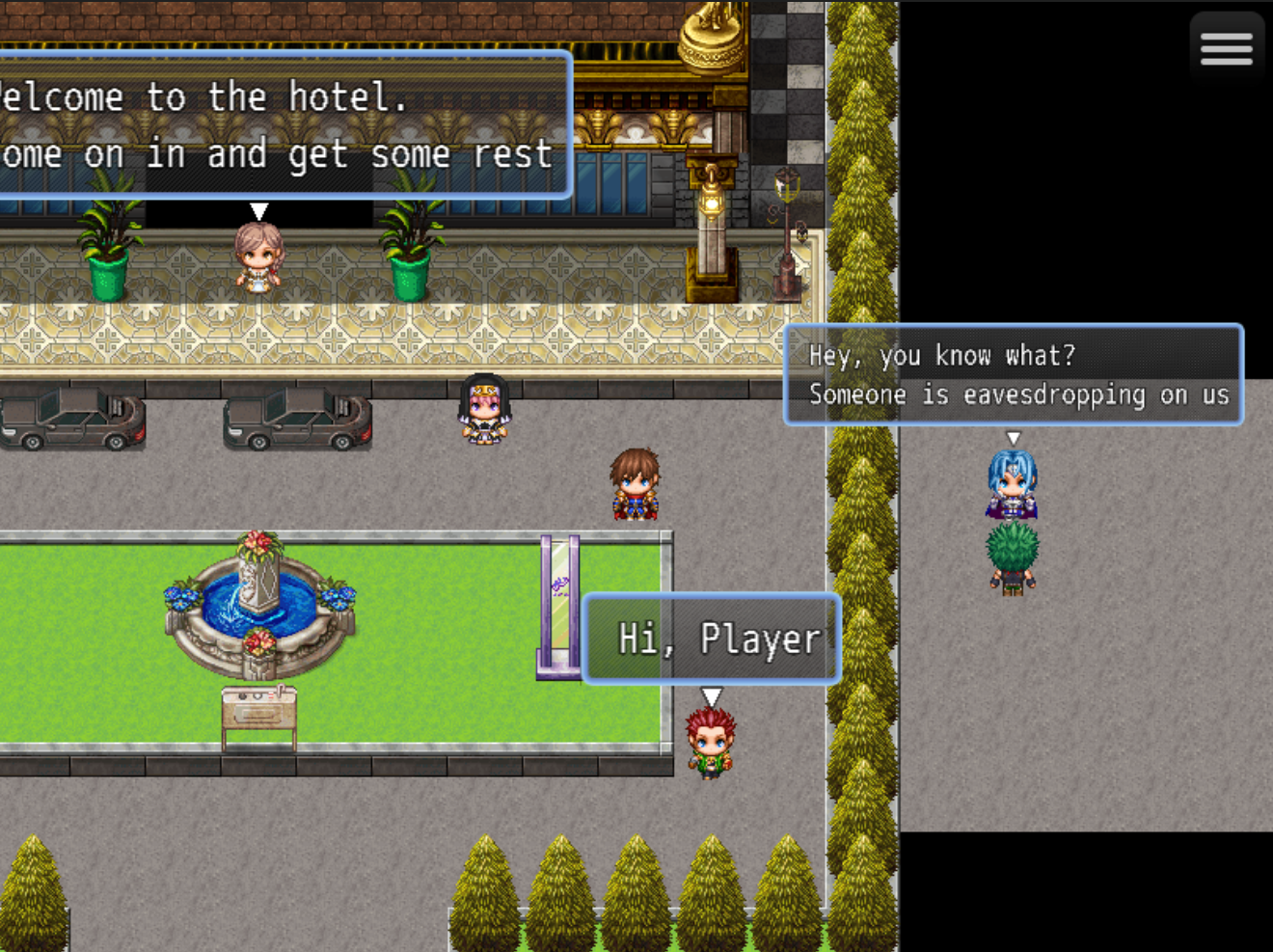
Task: Select the street lamp beside the hotel pillar
Action: click(786, 222)
